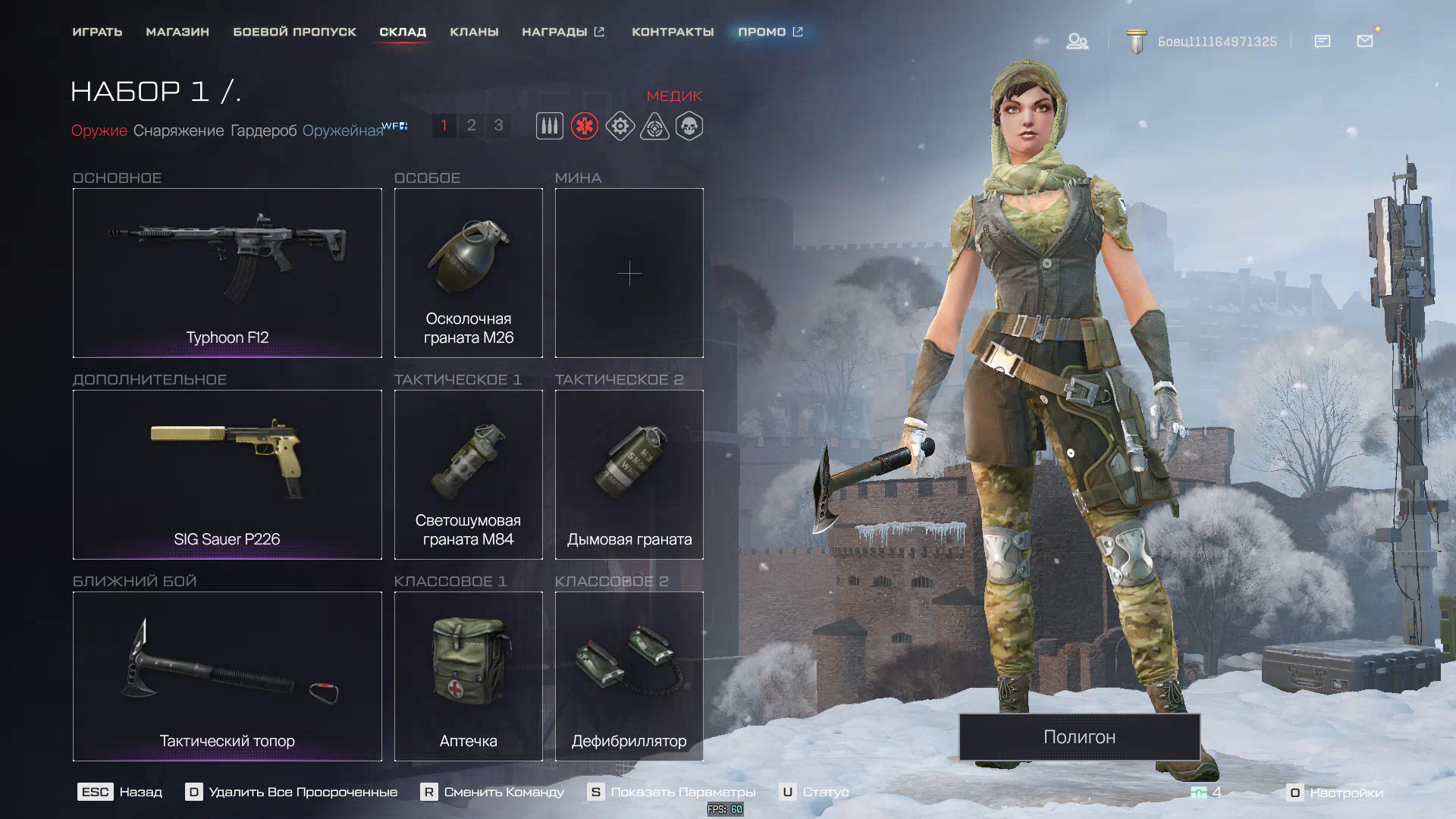Go to the Играть menu

click(x=97, y=32)
